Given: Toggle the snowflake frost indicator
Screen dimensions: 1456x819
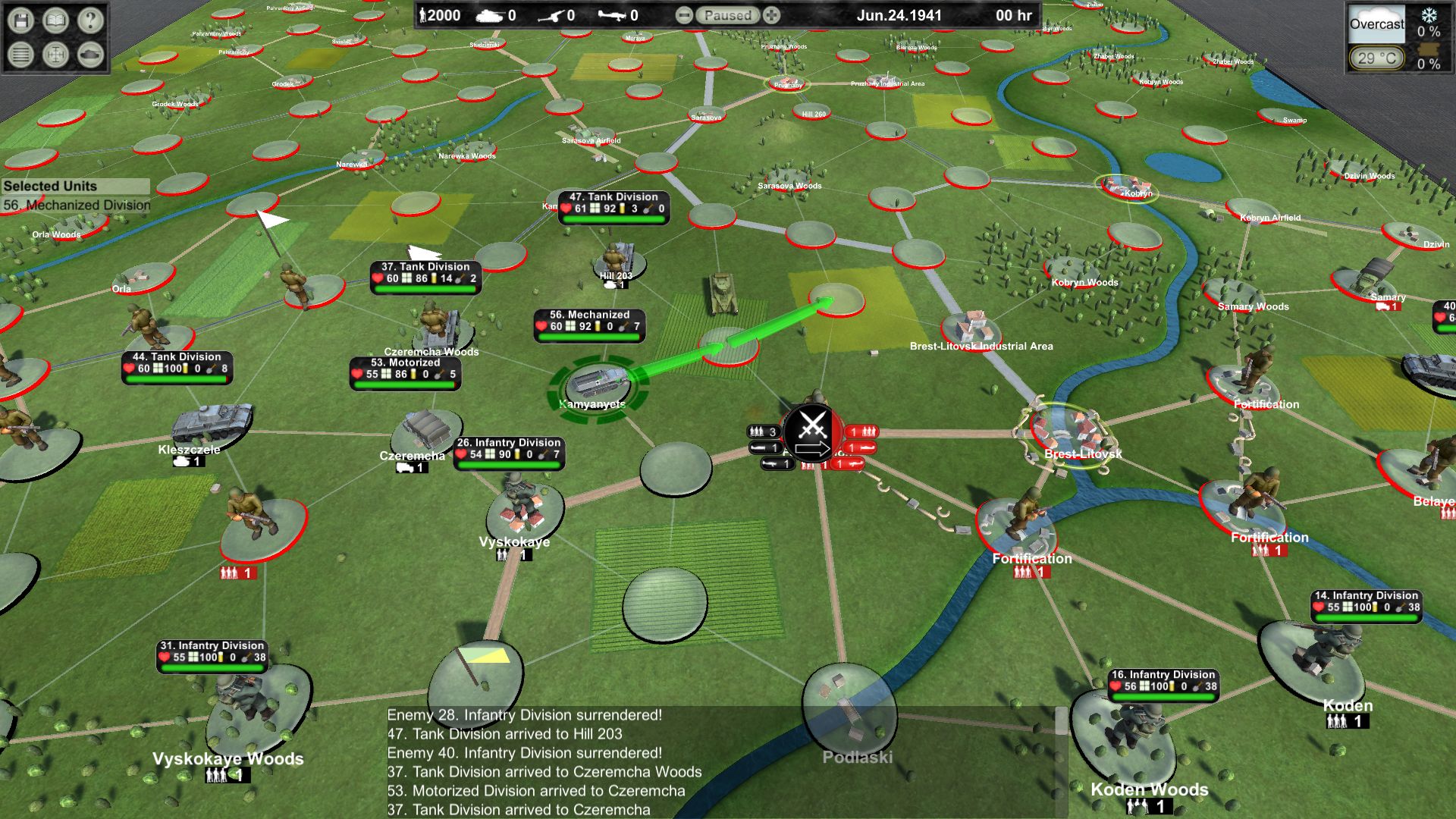Looking at the screenshot, I should tap(1429, 13).
